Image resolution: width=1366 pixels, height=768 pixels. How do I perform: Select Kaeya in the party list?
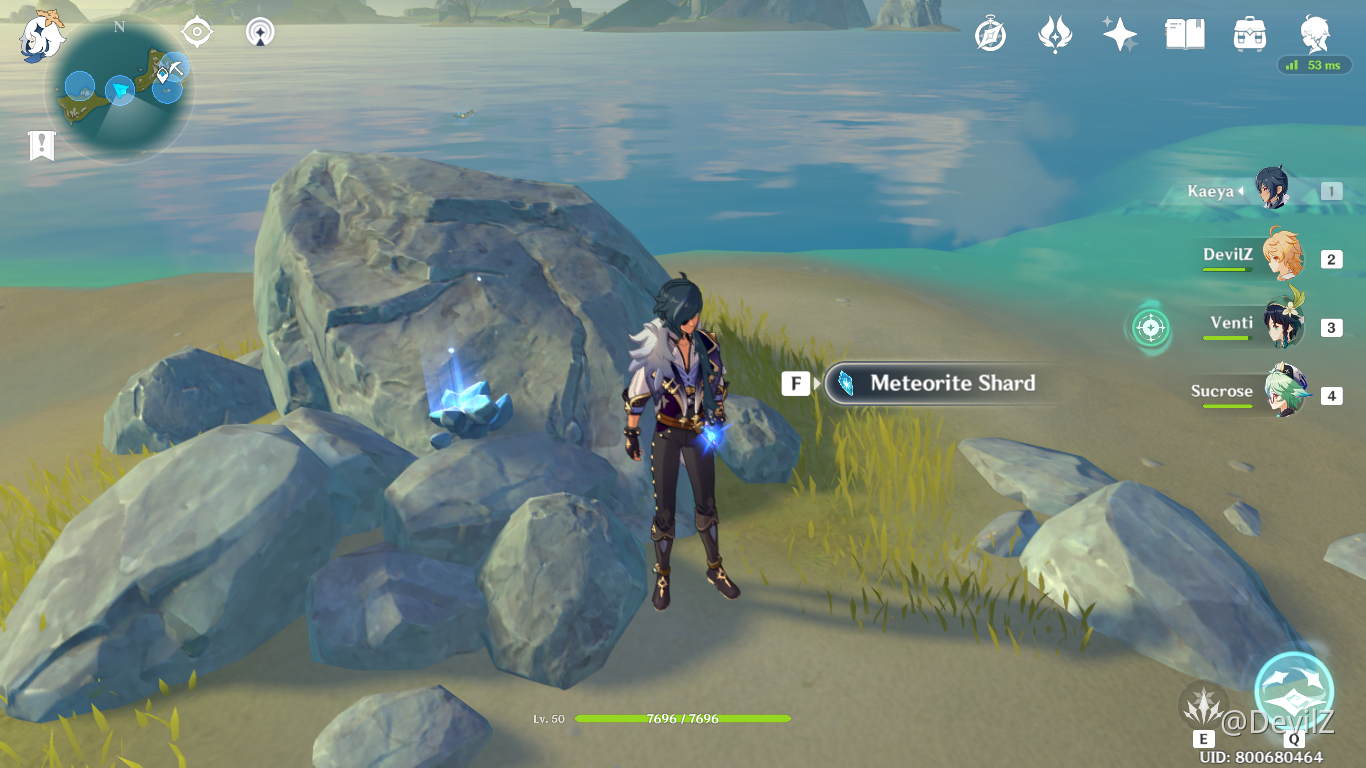(1272, 190)
